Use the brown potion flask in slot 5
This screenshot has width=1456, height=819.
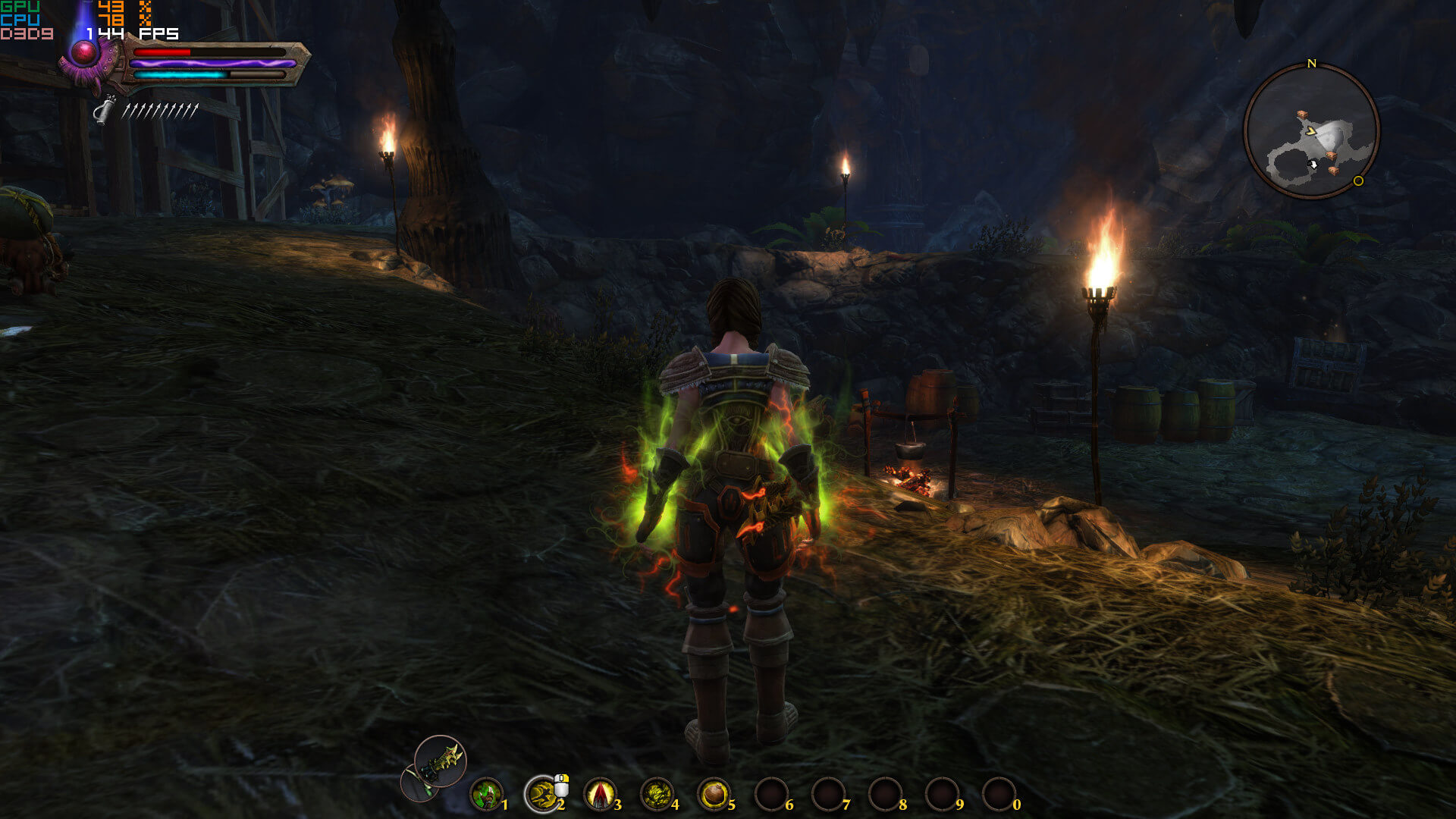[714, 794]
